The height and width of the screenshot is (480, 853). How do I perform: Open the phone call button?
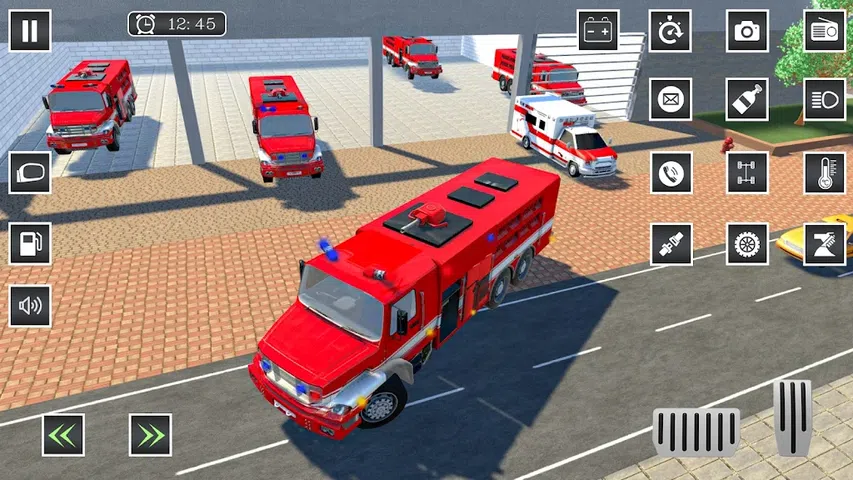pos(670,172)
